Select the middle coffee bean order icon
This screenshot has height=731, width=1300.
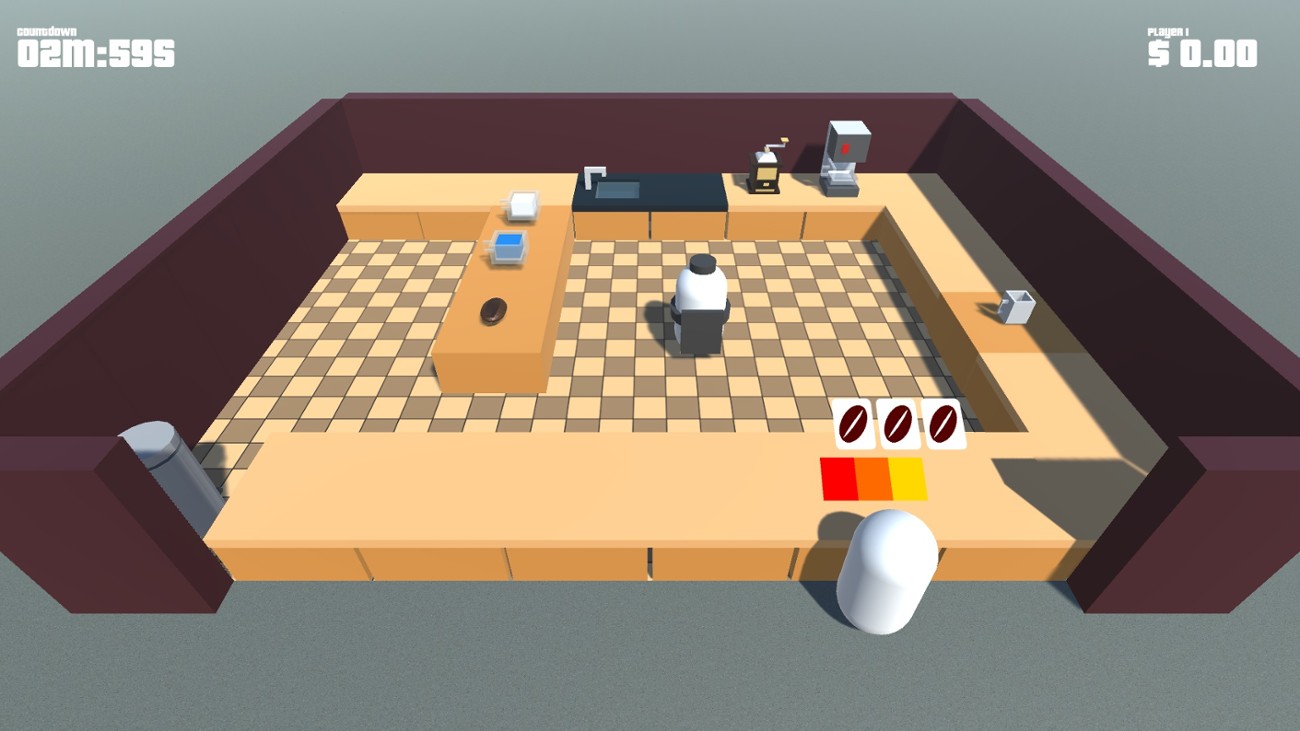tap(897, 424)
